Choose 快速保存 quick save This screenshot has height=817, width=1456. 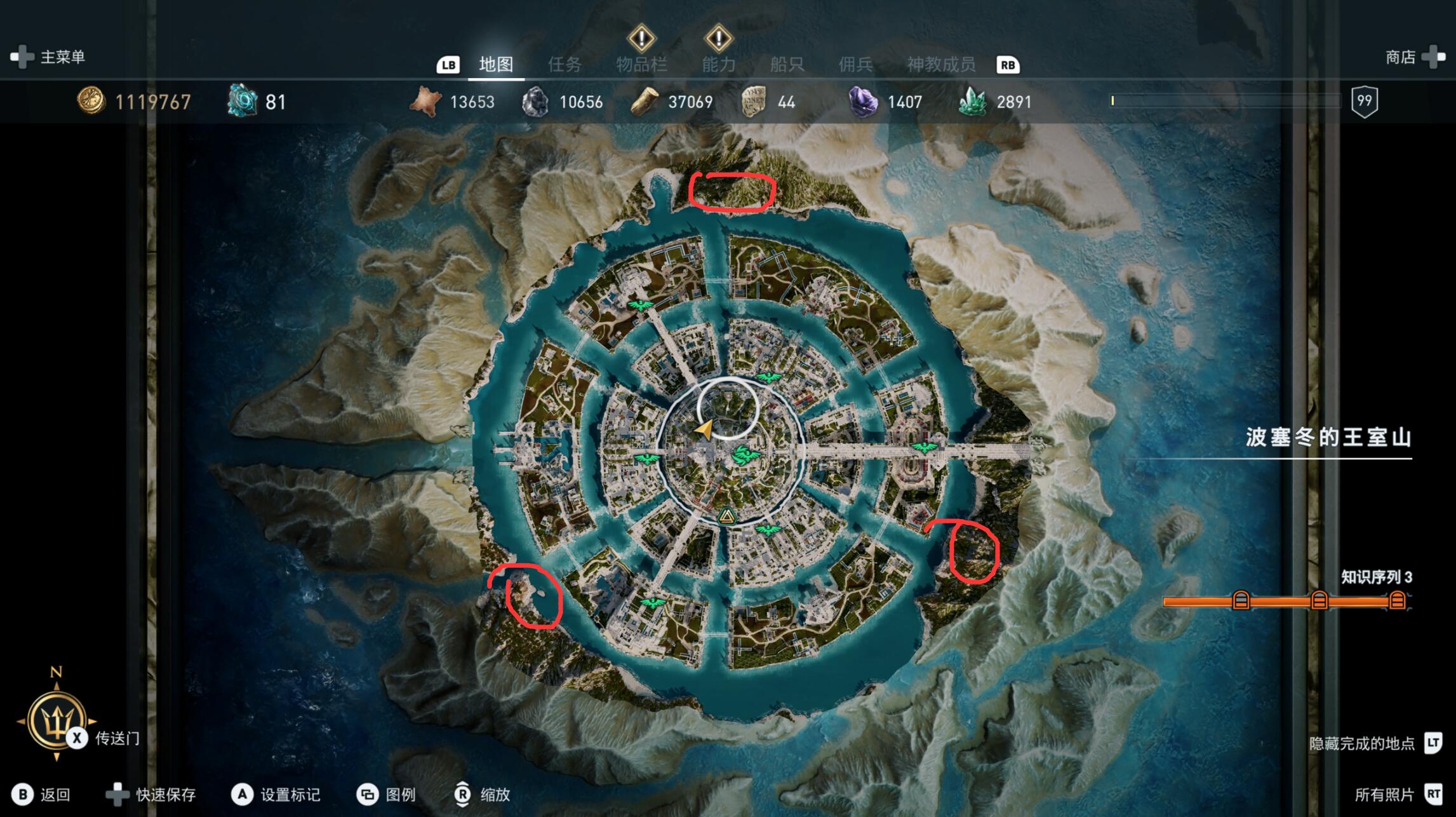(x=151, y=794)
